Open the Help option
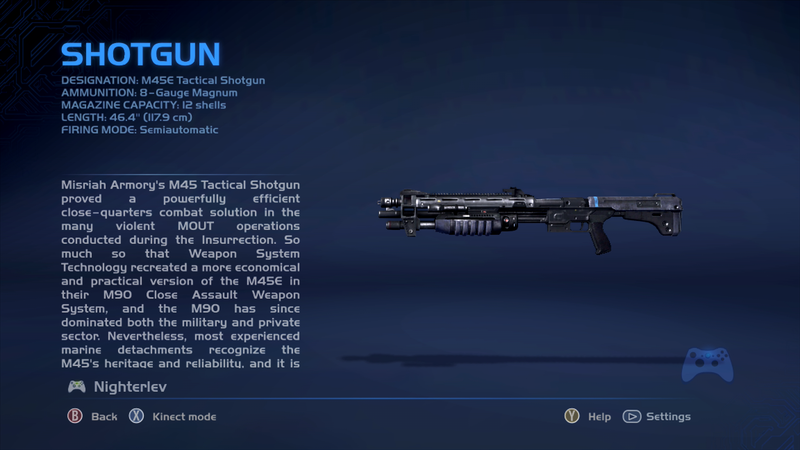 click(x=587, y=416)
